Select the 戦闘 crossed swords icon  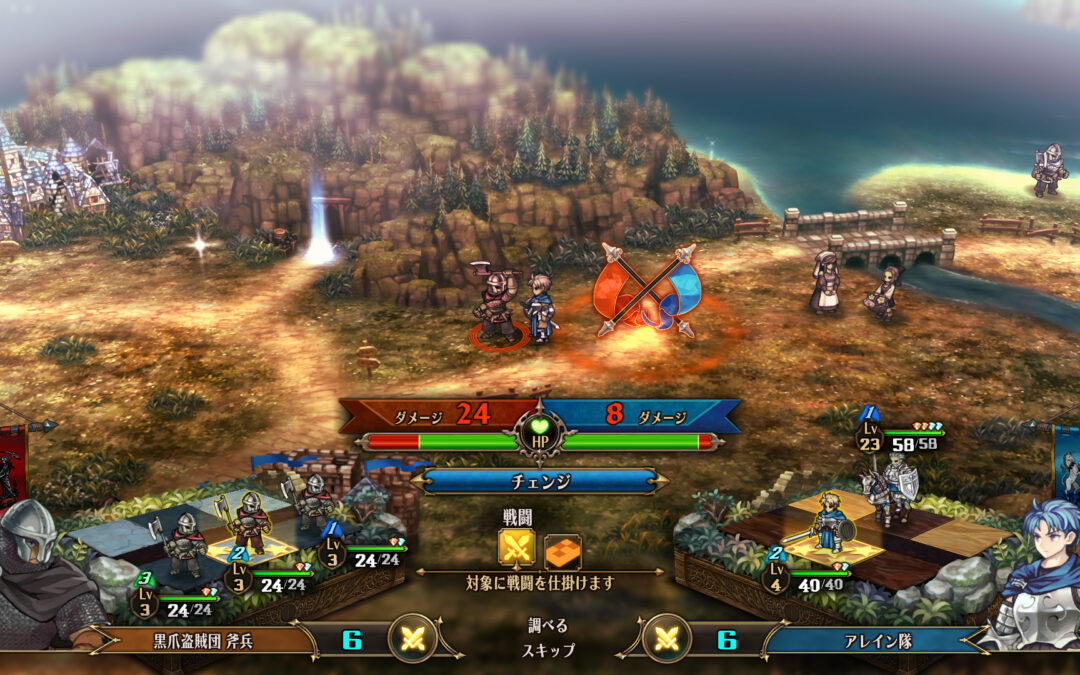pyautogui.click(x=517, y=550)
